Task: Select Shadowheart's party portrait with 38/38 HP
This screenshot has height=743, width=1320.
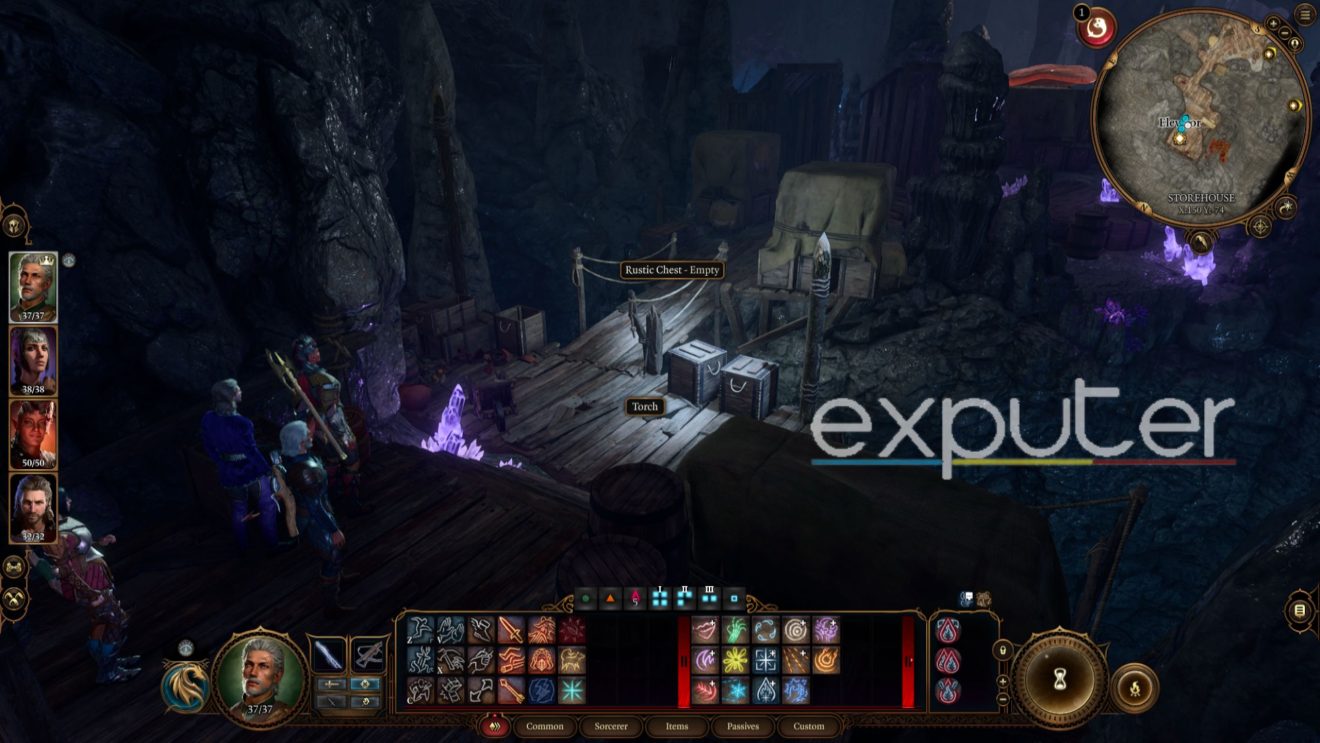Action: [x=33, y=359]
